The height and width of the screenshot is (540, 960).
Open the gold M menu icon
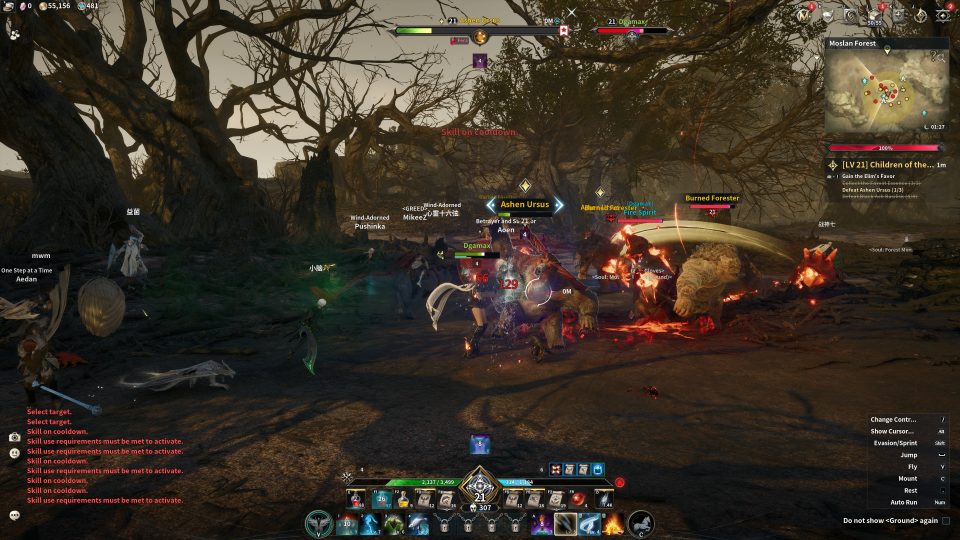click(803, 15)
